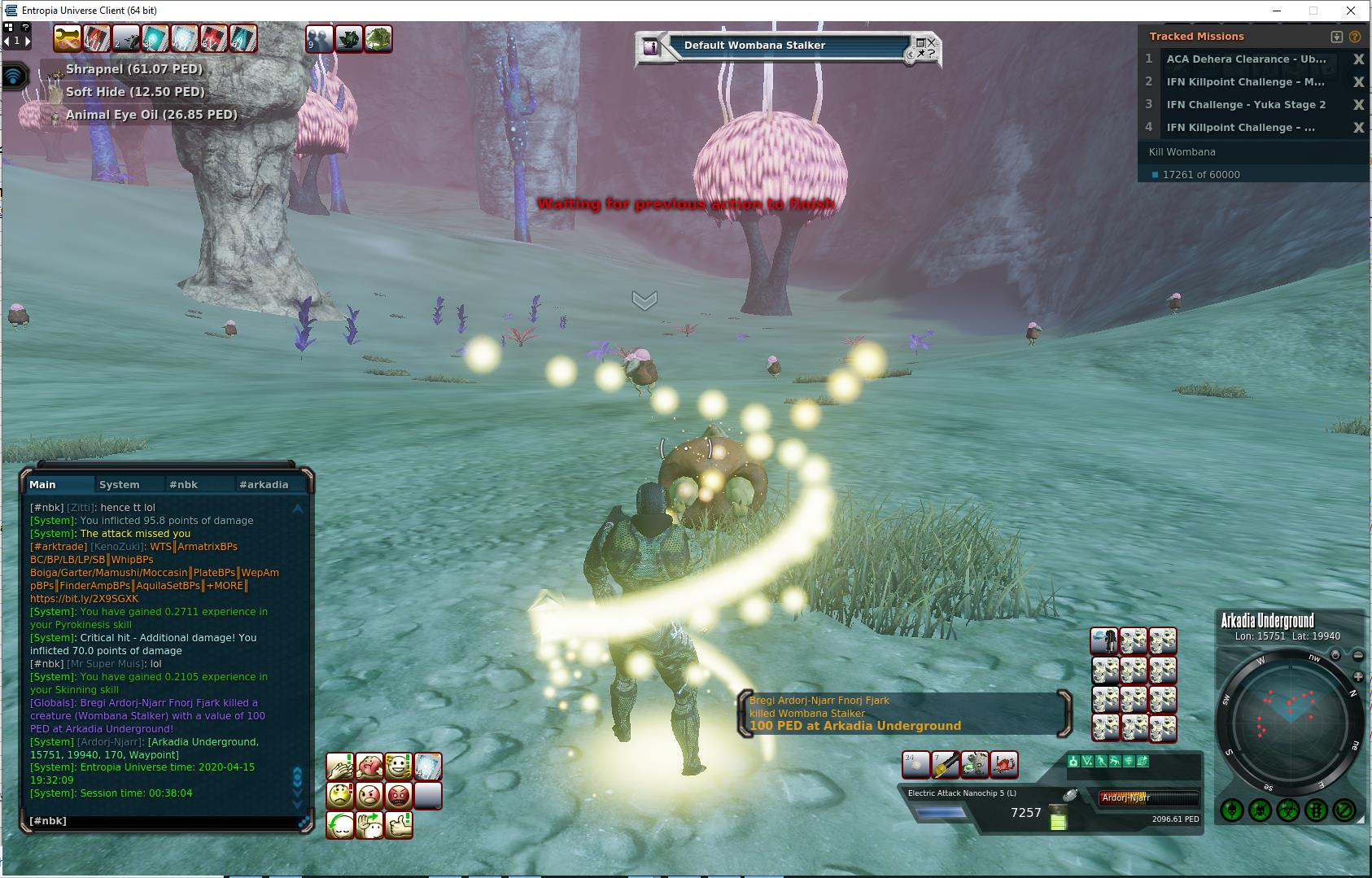
Task: Click the red crab creature icon
Action: 1004,765
